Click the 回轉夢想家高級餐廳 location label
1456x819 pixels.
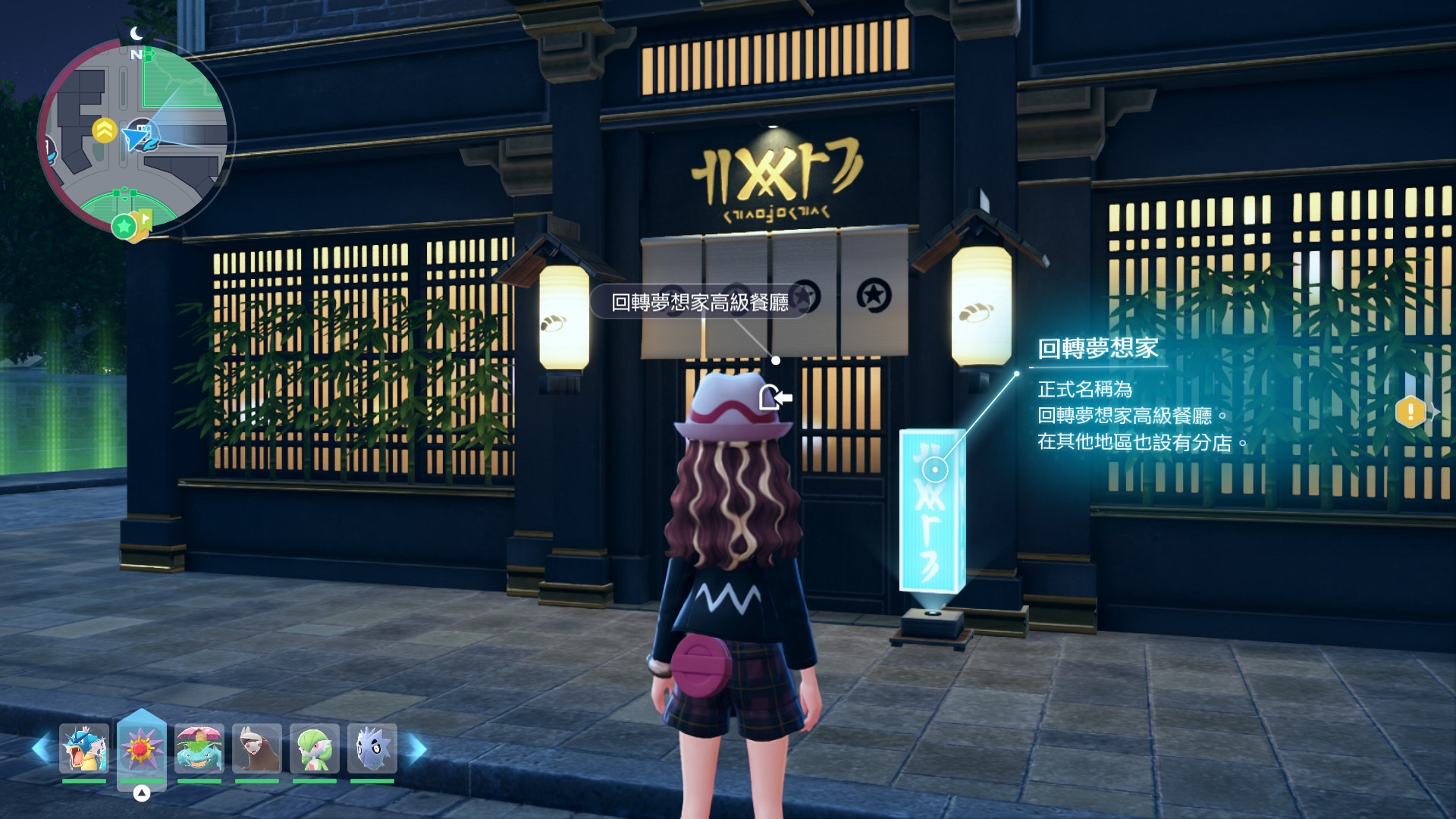click(x=699, y=303)
